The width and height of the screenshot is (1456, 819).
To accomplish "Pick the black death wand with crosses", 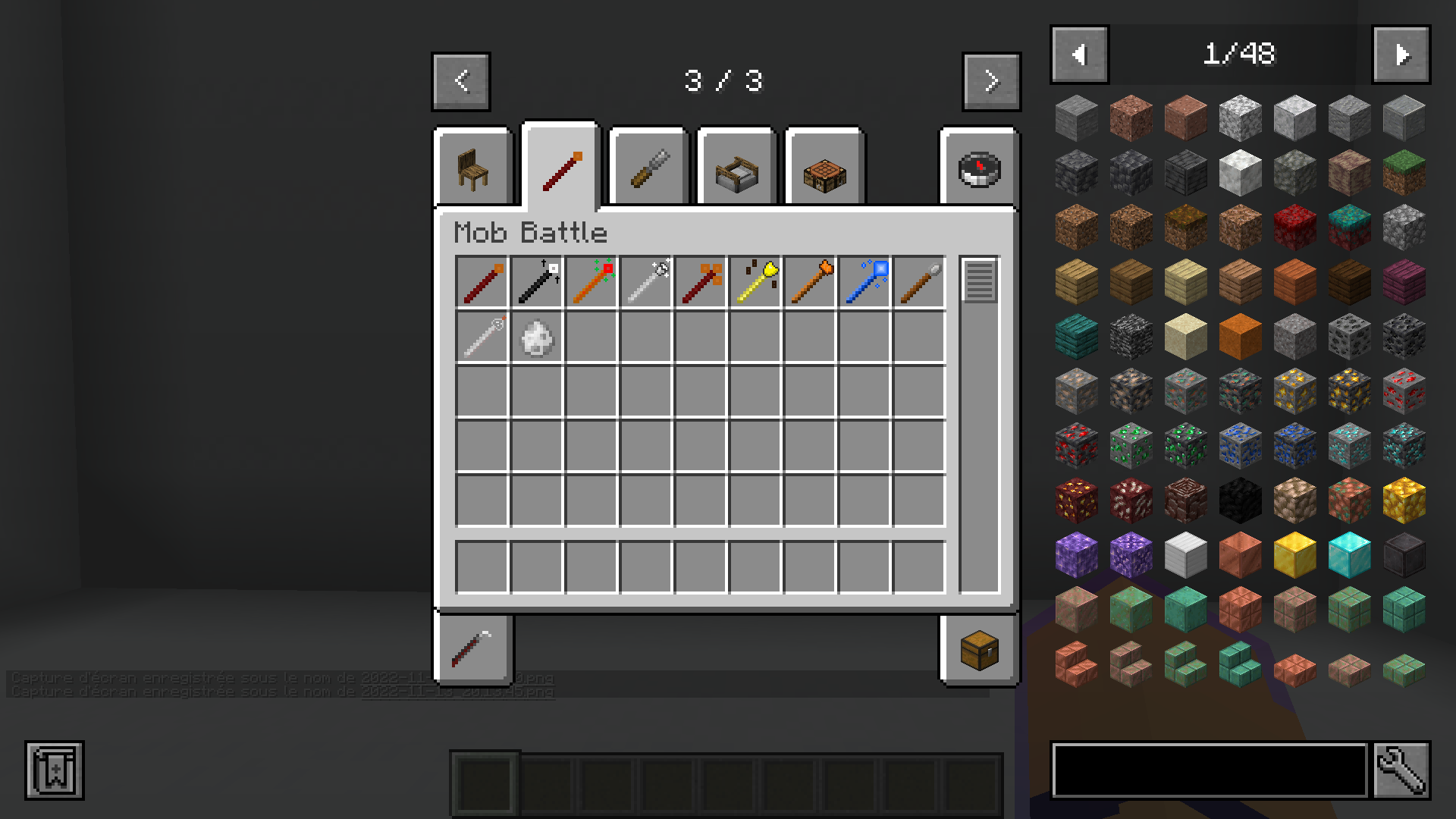I will (x=536, y=281).
